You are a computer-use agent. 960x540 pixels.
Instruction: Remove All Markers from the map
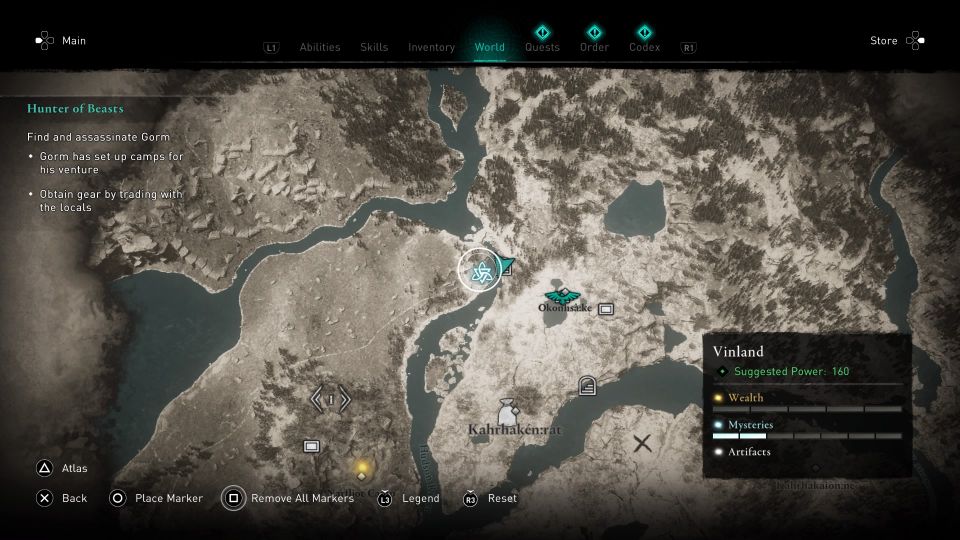click(x=289, y=498)
